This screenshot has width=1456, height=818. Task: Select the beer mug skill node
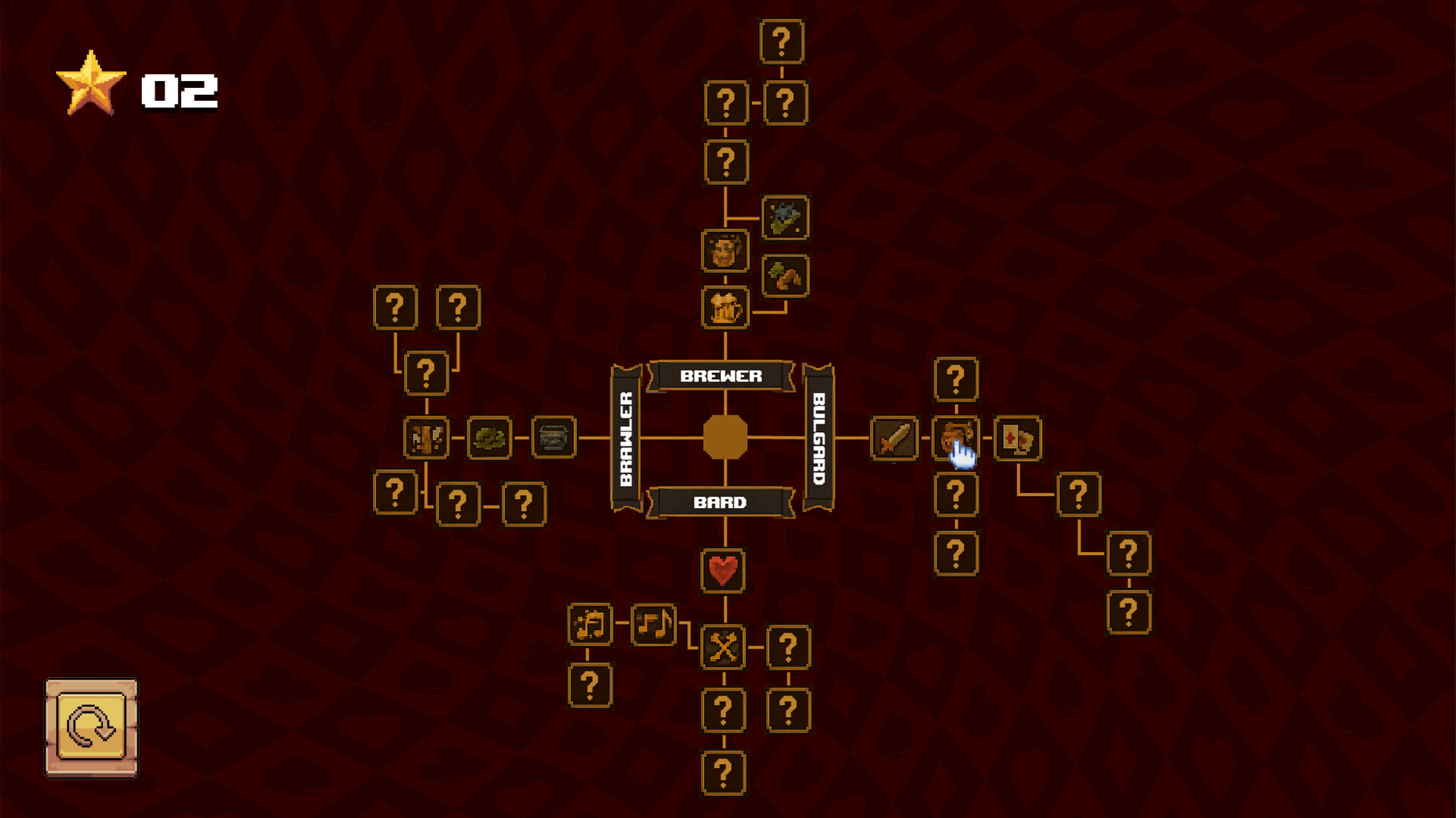click(x=726, y=308)
